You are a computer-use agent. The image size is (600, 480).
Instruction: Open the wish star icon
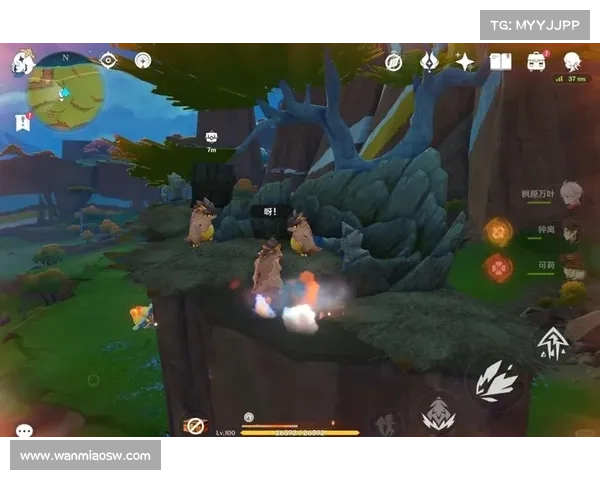(x=465, y=62)
